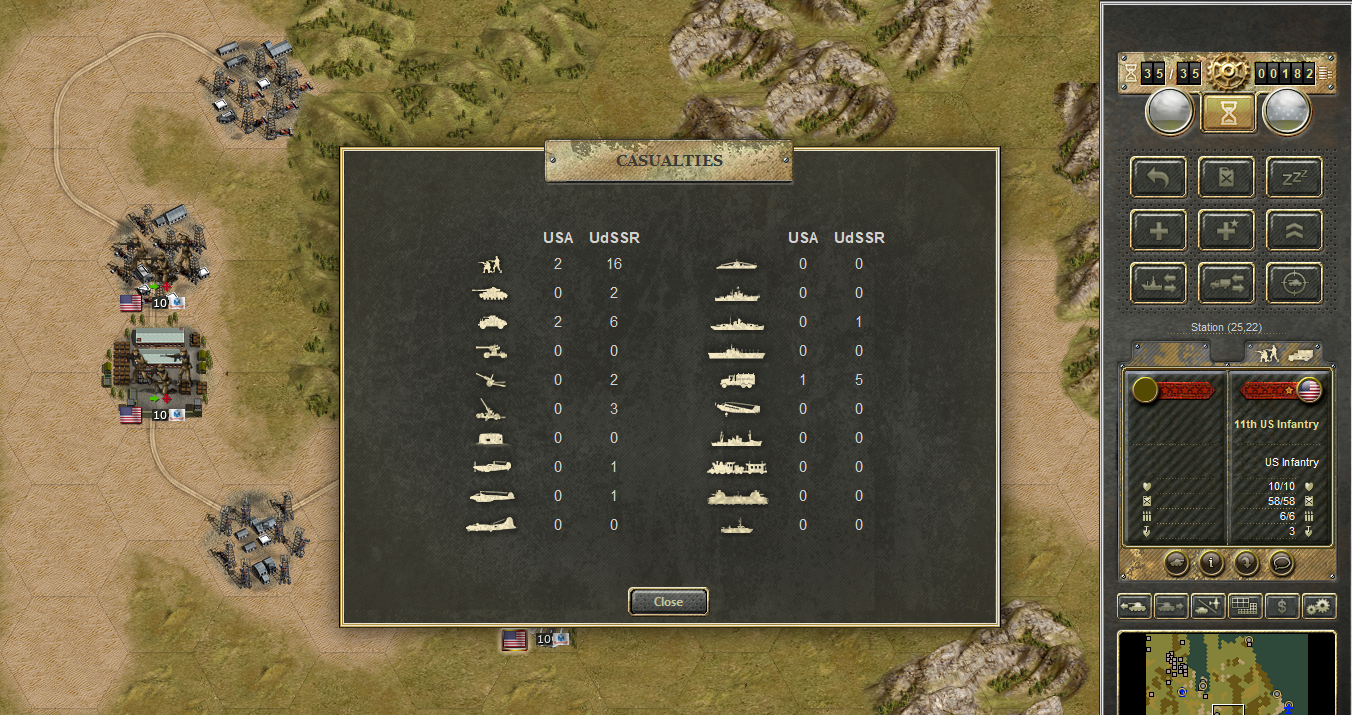Click the plain plus replacements button
The image size is (1352, 715).
(1159, 230)
